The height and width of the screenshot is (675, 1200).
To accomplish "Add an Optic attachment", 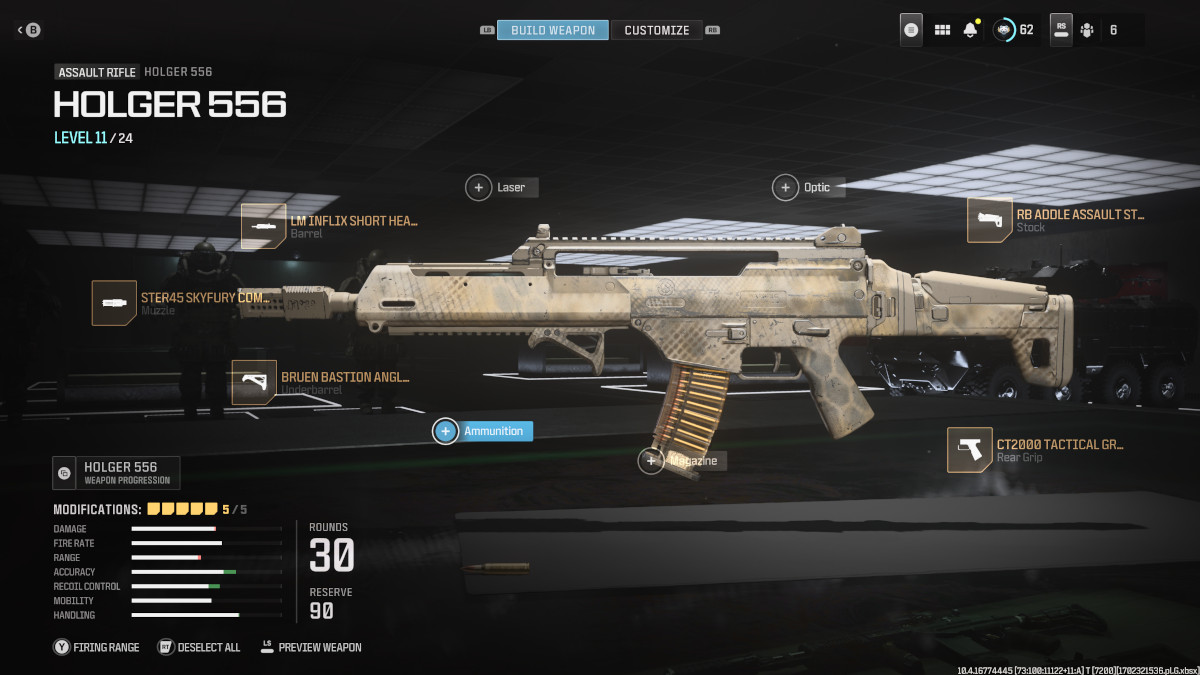I will pyautogui.click(x=808, y=187).
